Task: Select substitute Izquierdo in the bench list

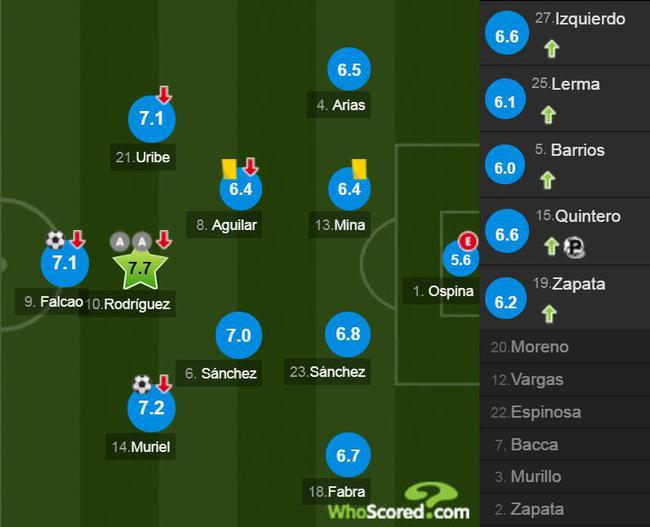Action: click(x=565, y=34)
